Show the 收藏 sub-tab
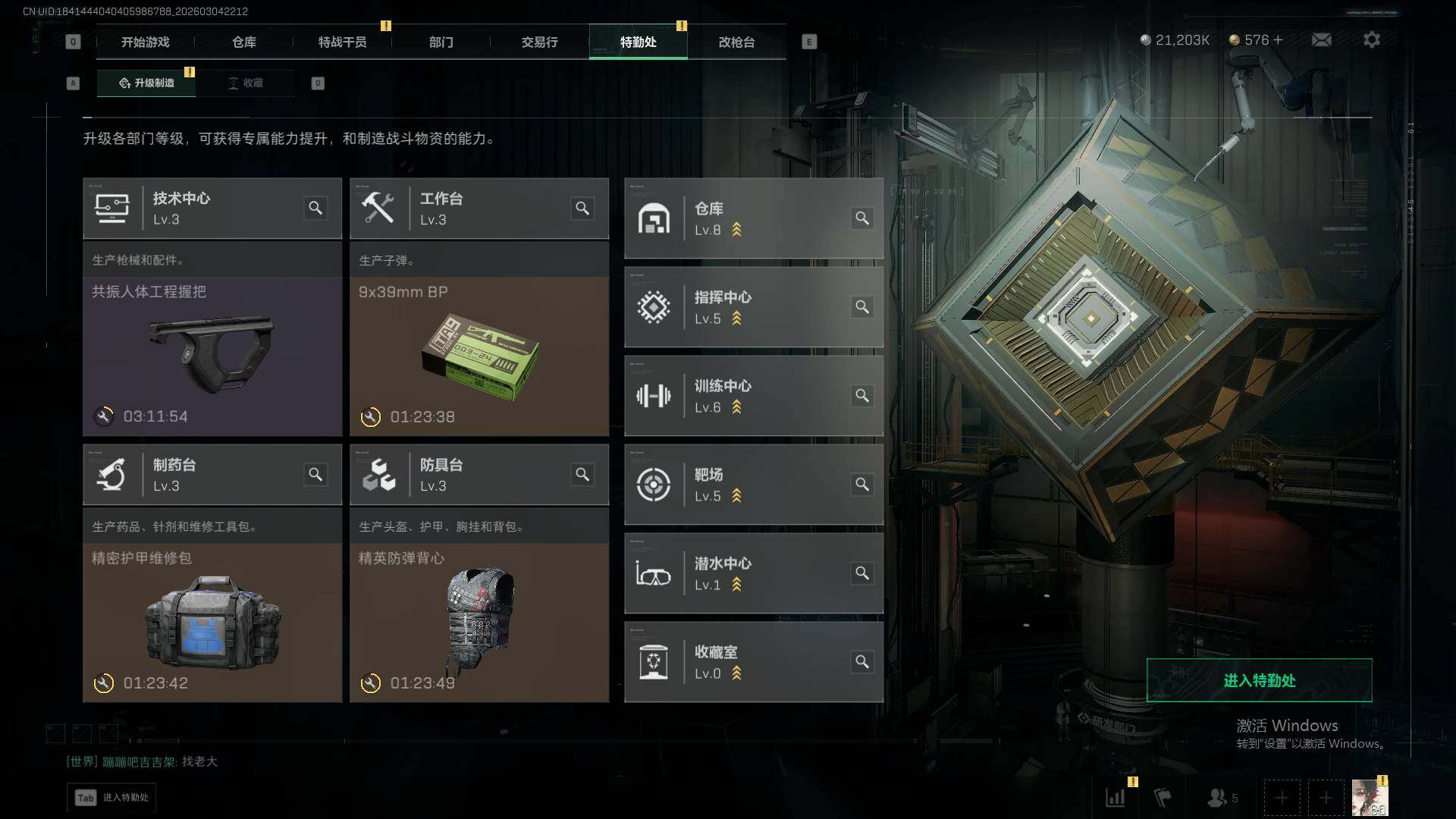Image resolution: width=1456 pixels, height=819 pixels. click(246, 83)
